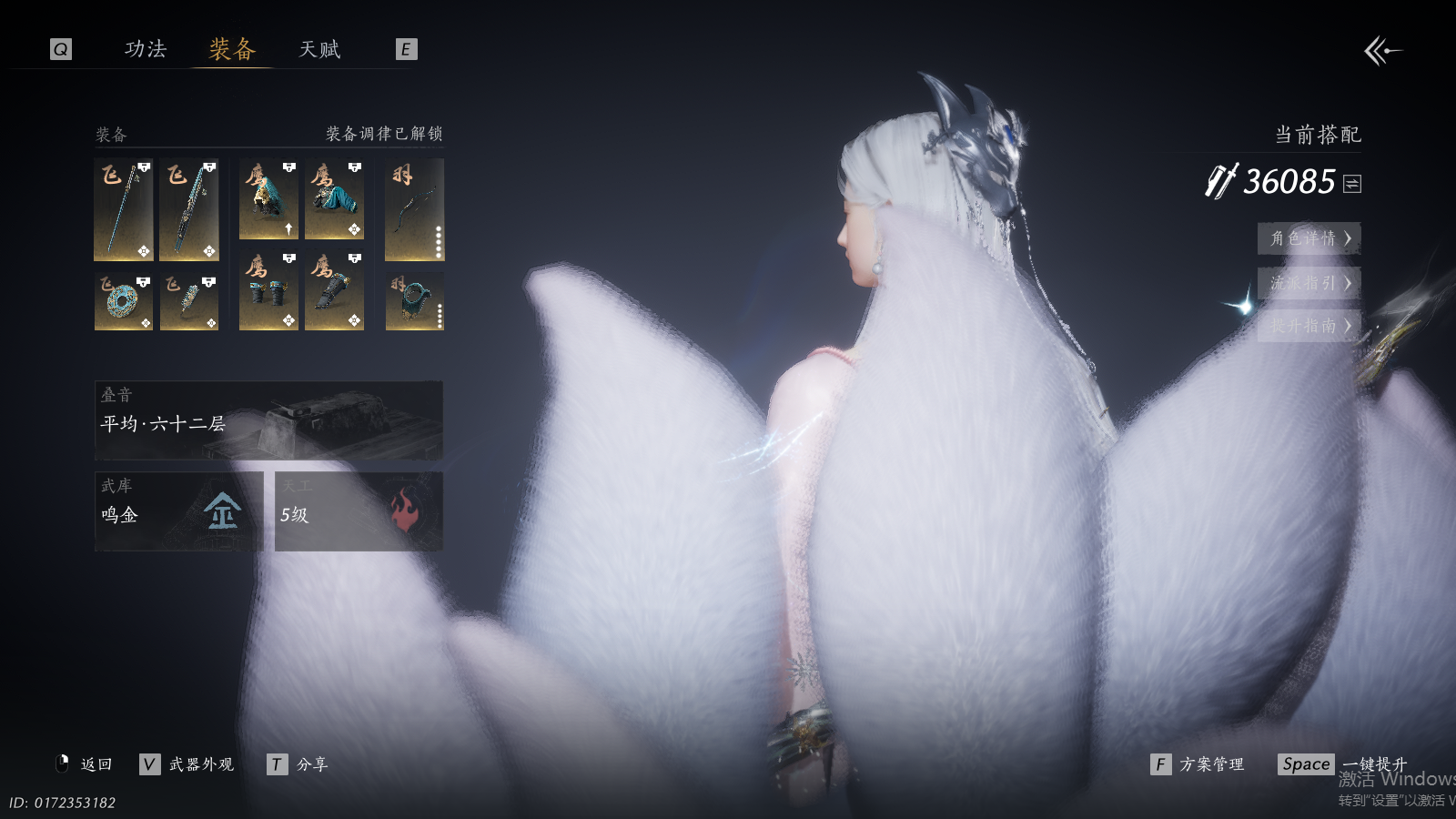
Task: Switch to the 功法 tab
Action: [146, 49]
